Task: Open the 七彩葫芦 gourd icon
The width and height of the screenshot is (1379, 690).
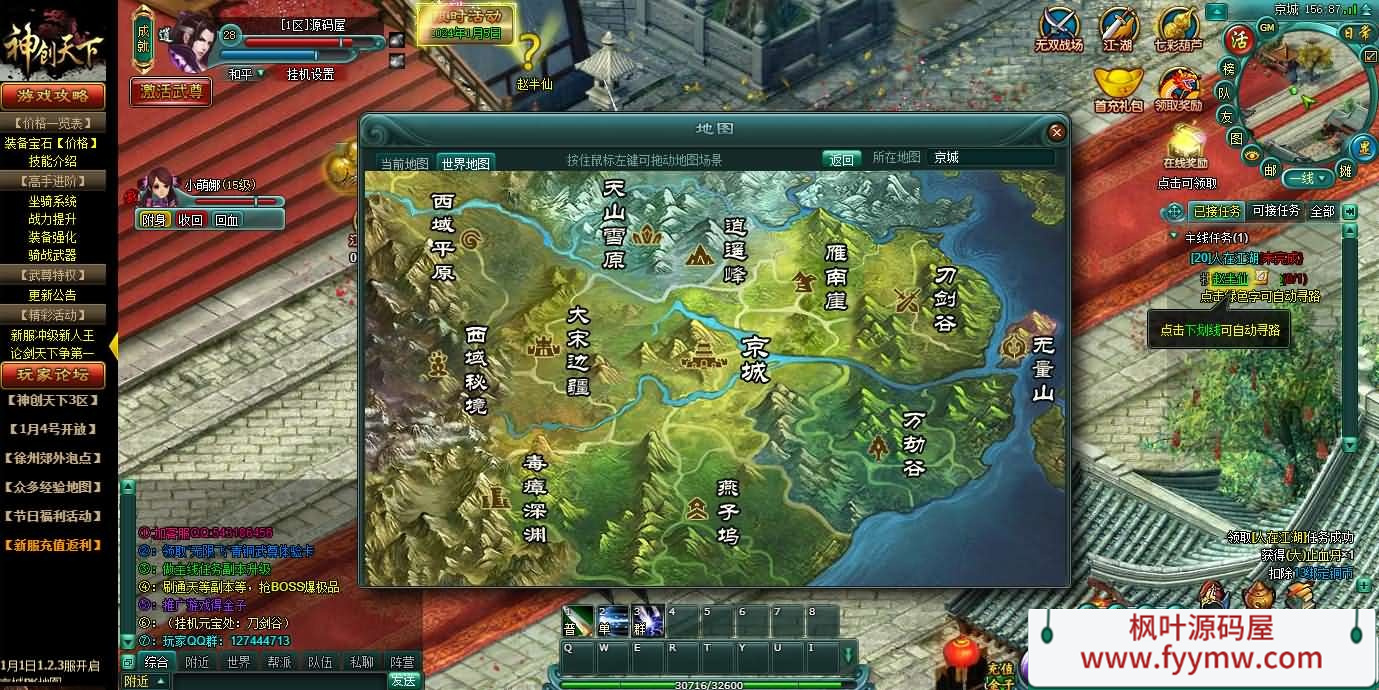Action: click(x=1178, y=30)
